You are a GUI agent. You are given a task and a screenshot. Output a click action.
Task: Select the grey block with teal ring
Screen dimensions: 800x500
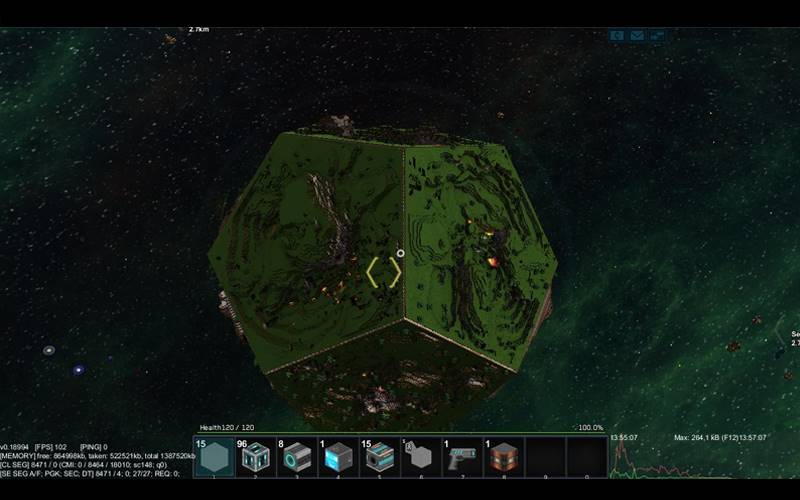click(x=296, y=458)
